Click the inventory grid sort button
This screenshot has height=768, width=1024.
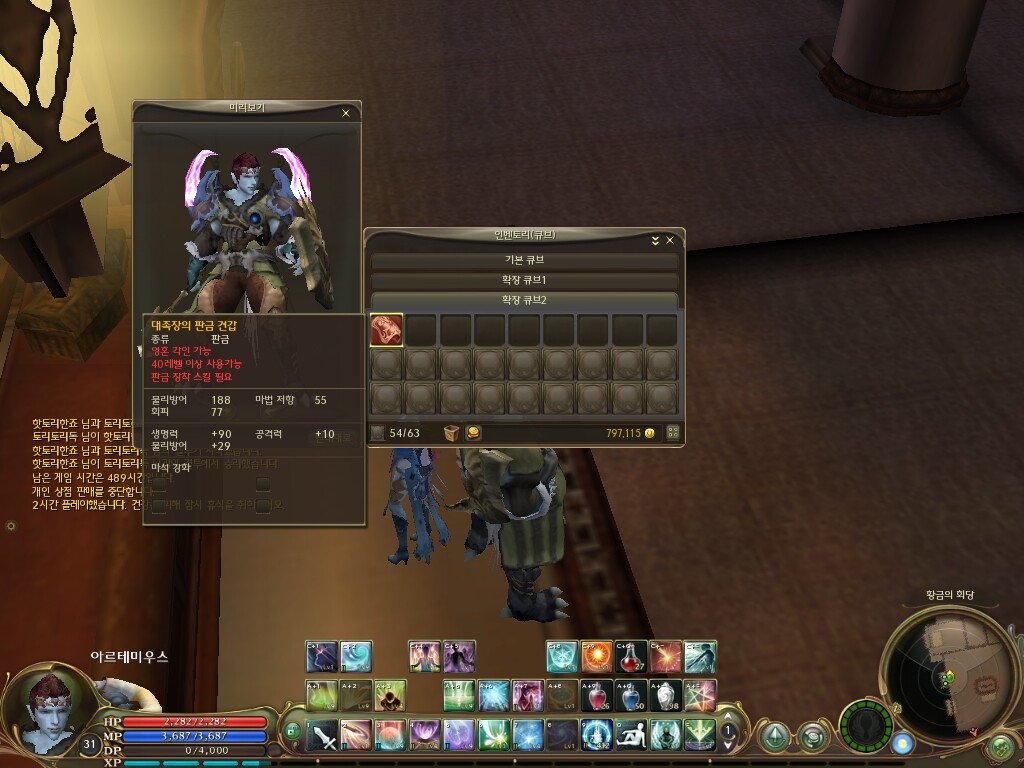673,433
